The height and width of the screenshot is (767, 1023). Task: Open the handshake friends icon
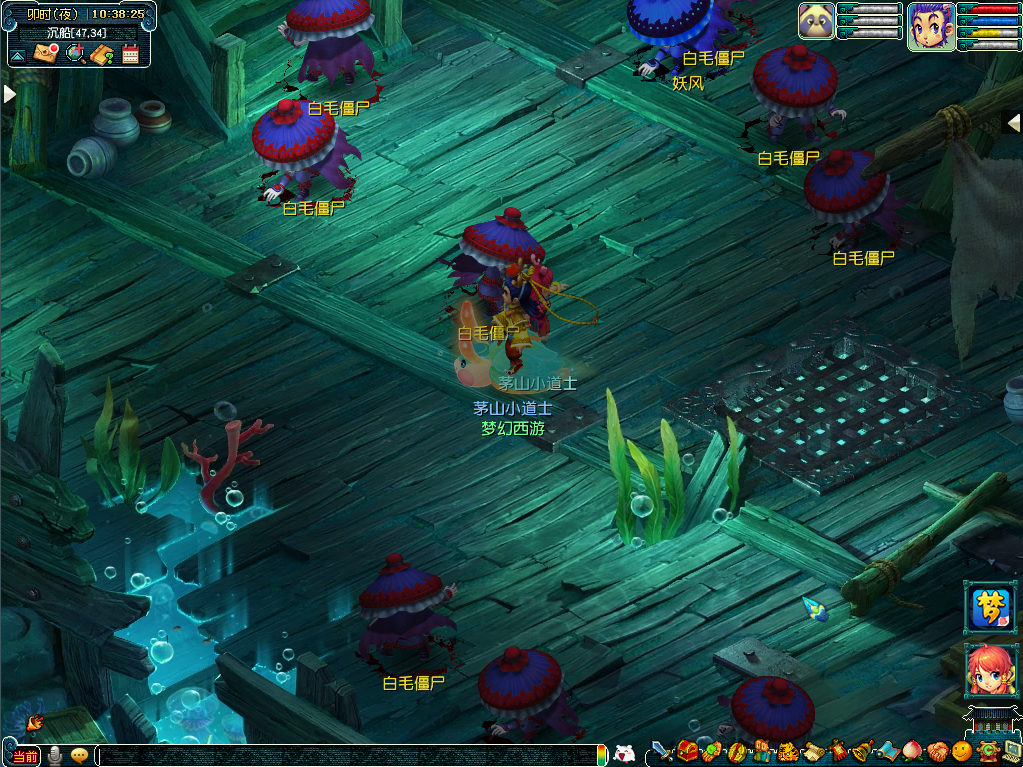pyautogui.click(x=936, y=752)
